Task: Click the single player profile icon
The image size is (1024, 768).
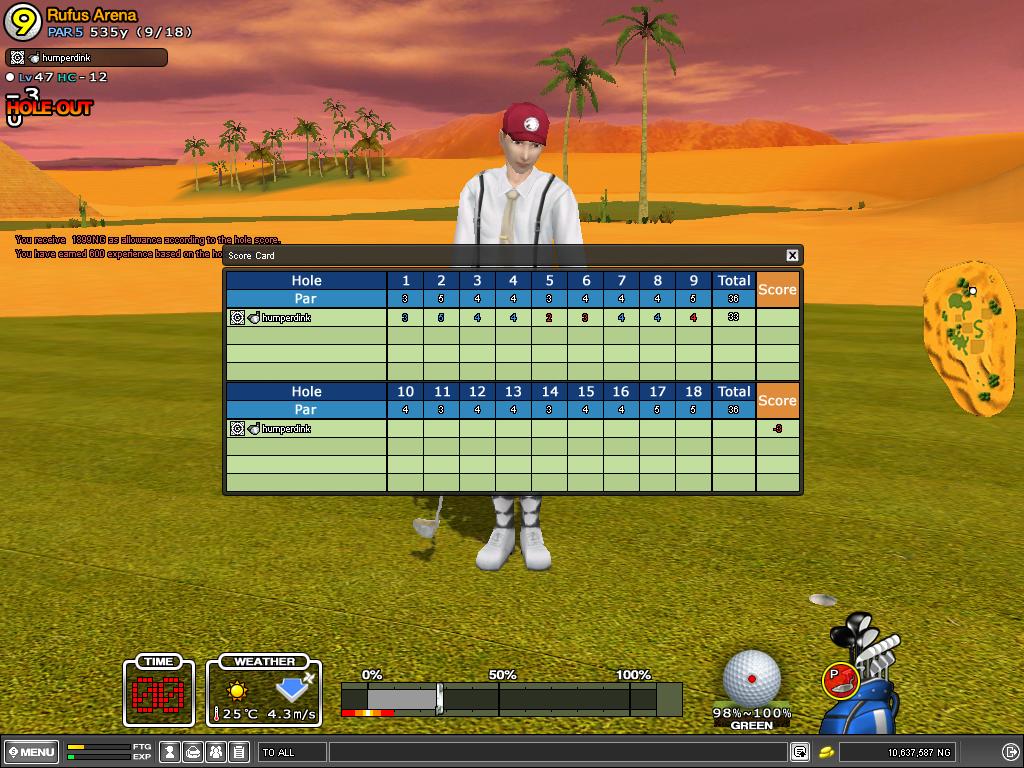Action: (171, 752)
